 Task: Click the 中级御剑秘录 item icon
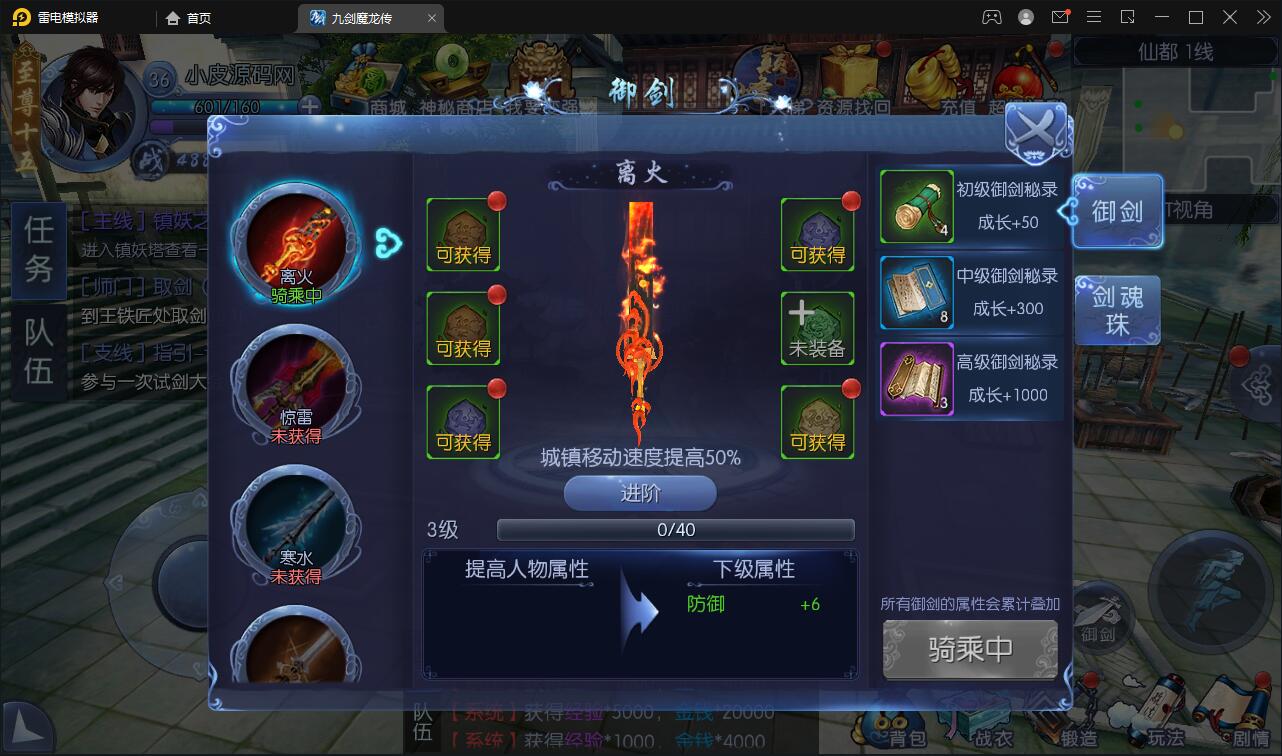[x=916, y=293]
